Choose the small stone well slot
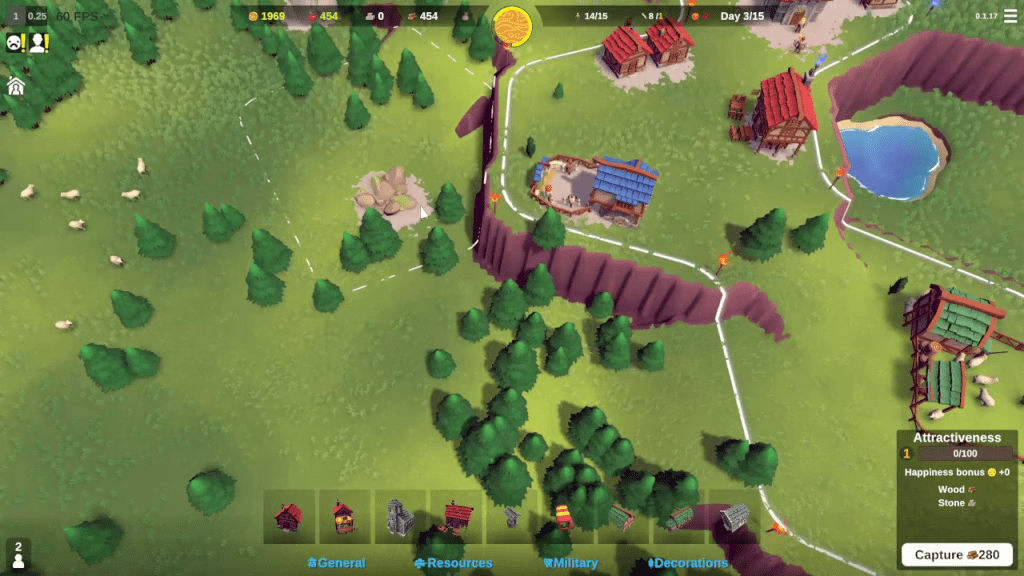The width and height of the screenshot is (1024, 576). click(x=512, y=516)
